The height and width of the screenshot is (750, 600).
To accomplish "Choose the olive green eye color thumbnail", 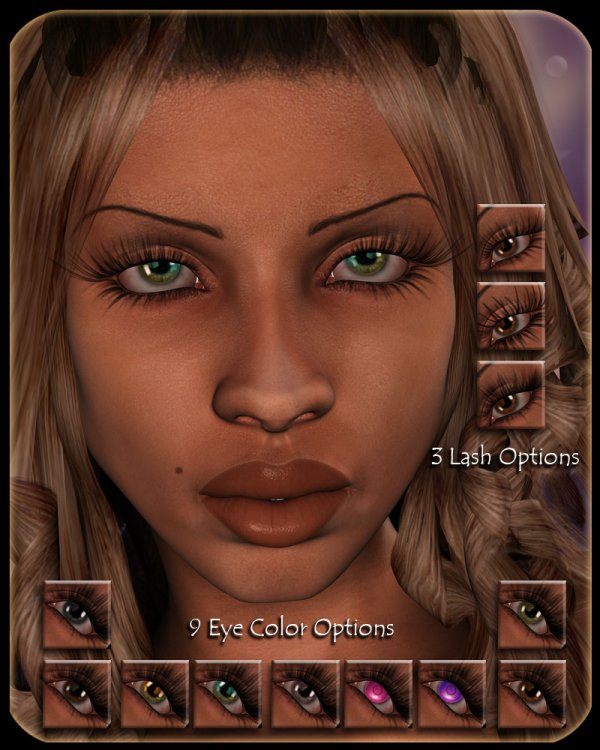I will tap(532, 614).
